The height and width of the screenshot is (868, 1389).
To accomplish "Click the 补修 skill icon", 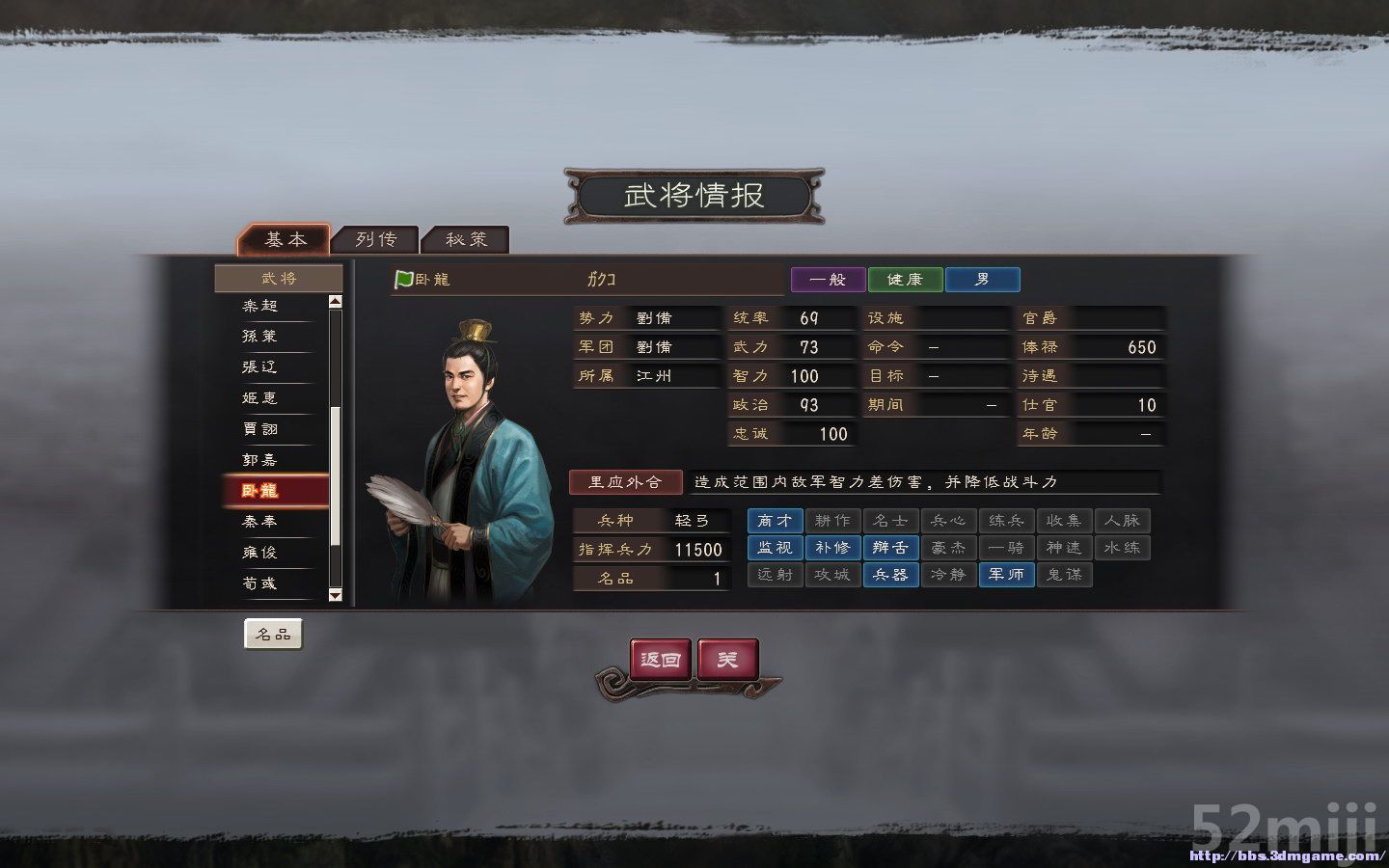I will (x=832, y=548).
